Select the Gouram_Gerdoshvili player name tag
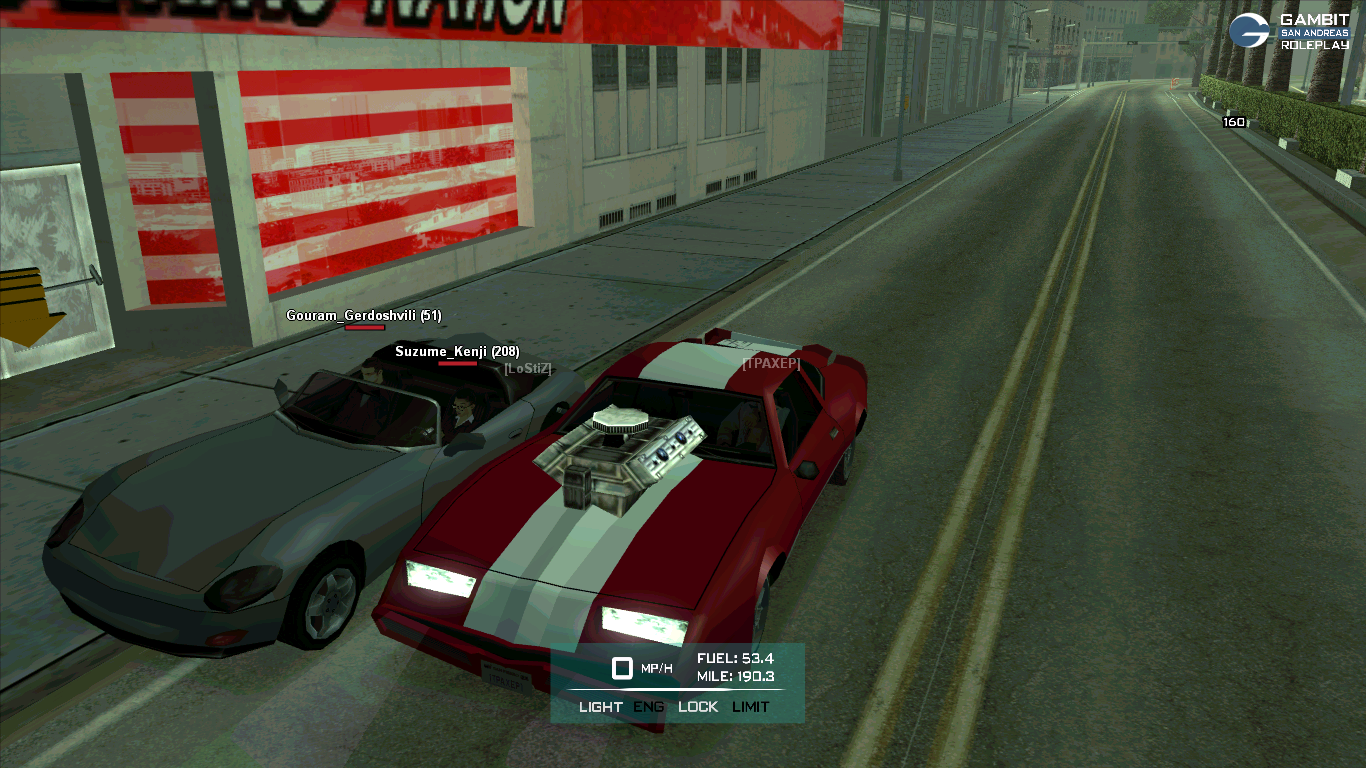This screenshot has width=1366, height=768. (364, 316)
